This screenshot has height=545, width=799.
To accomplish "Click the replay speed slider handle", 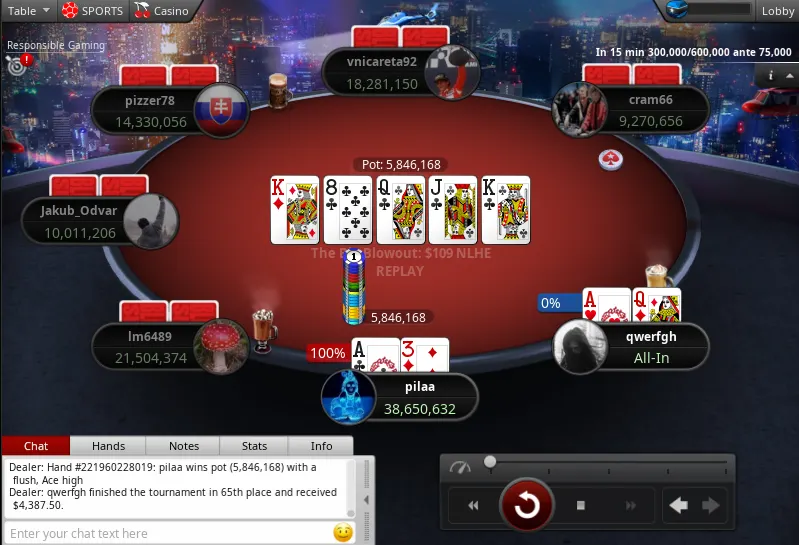I will coord(490,462).
